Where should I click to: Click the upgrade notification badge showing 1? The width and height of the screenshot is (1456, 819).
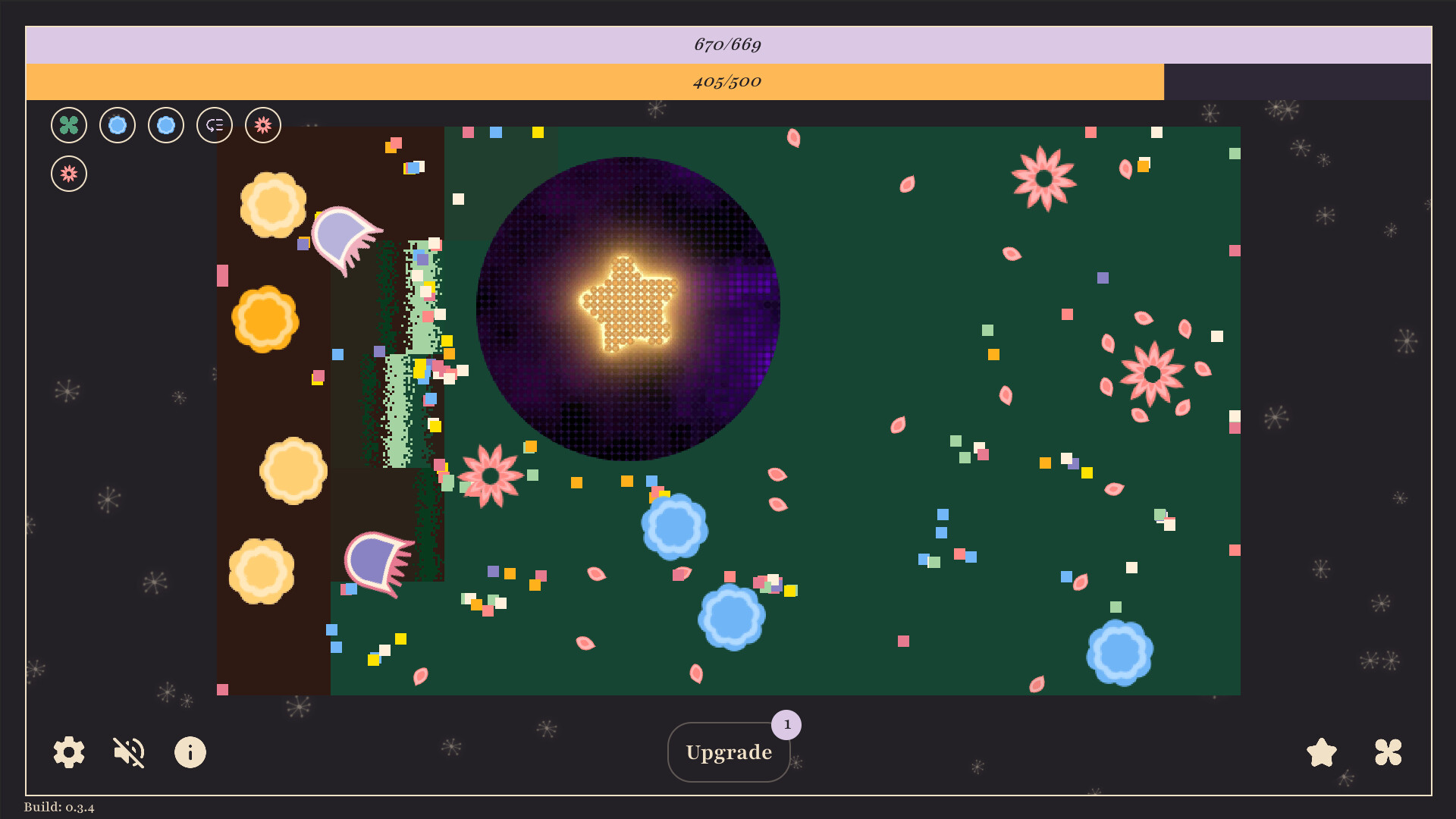(x=787, y=724)
